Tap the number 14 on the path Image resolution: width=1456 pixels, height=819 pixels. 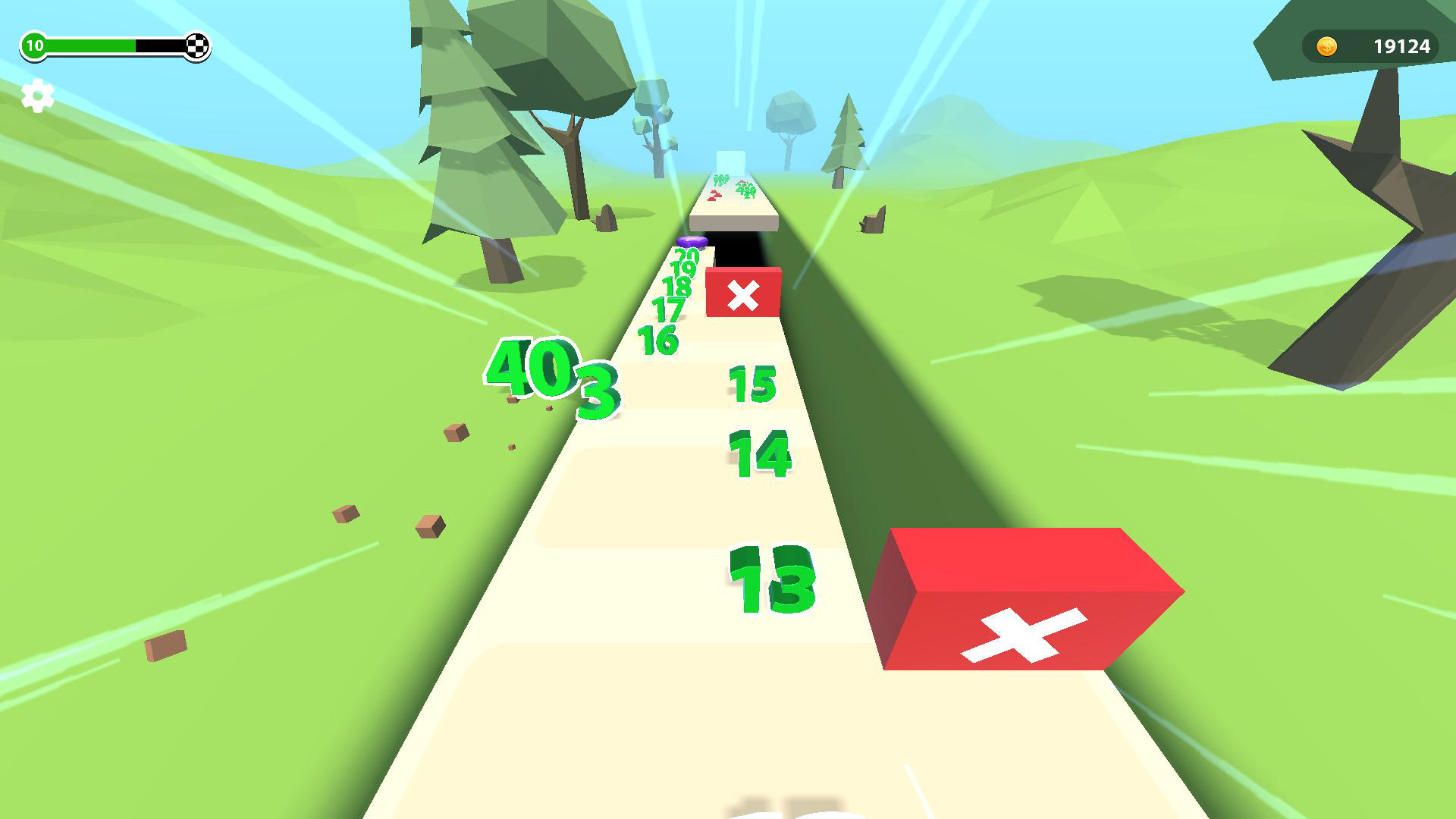coord(758,455)
